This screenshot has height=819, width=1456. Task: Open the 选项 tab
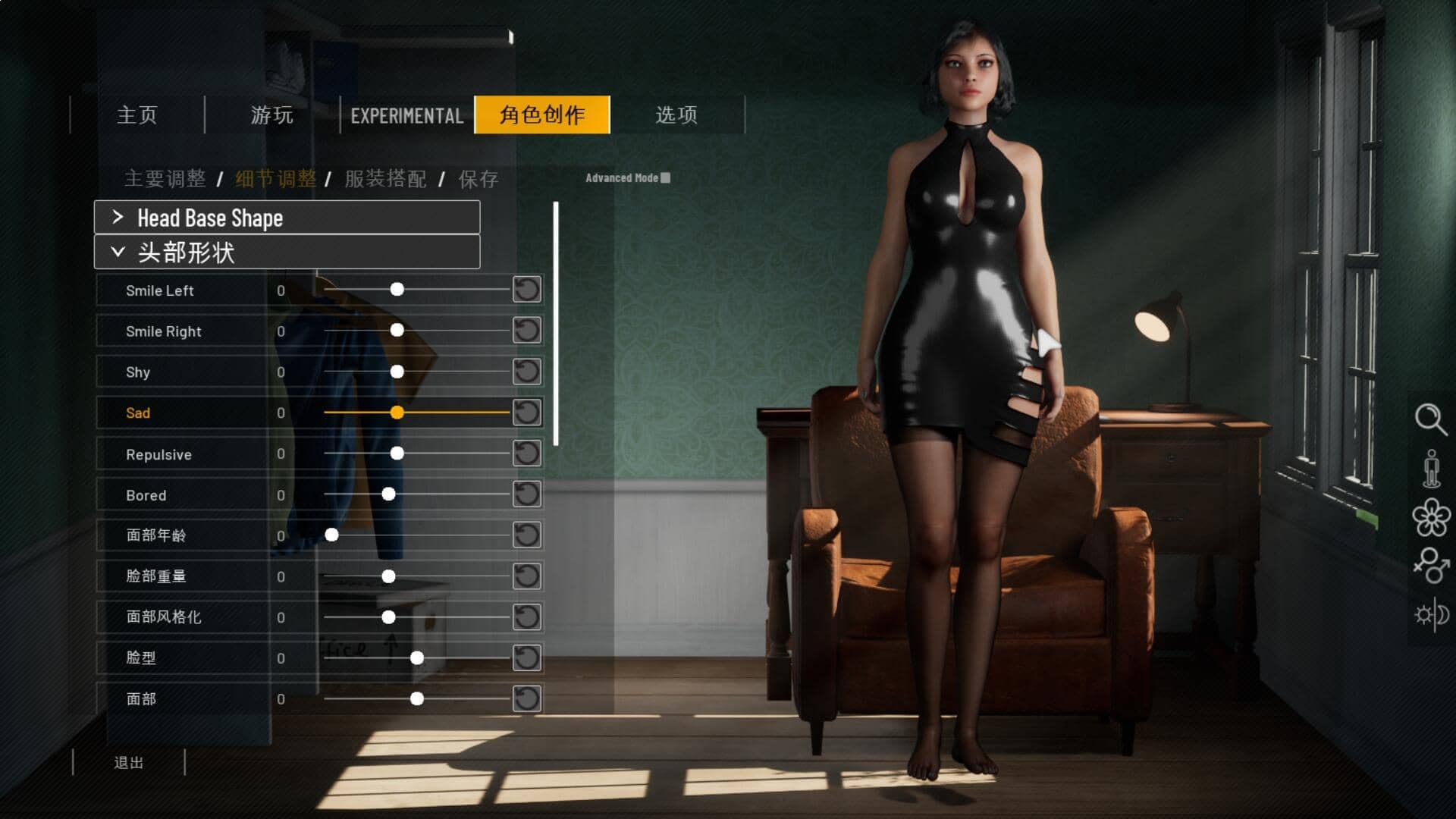[x=676, y=115]
